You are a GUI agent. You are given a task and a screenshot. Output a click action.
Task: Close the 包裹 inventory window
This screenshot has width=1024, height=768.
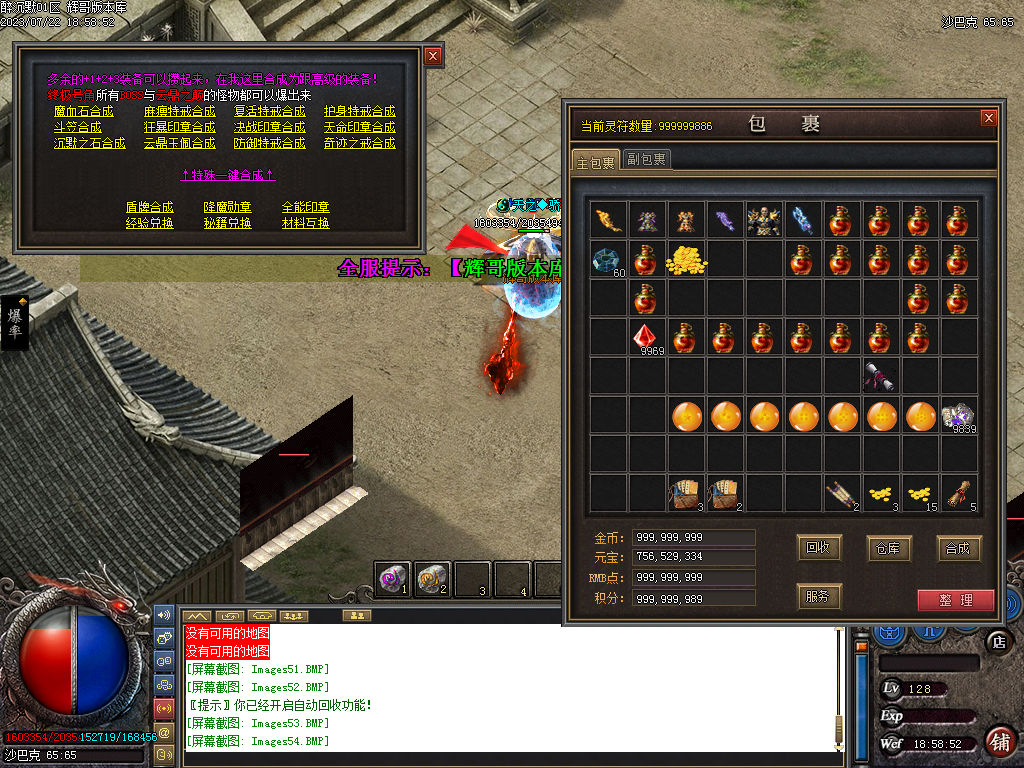coord(989,118)
